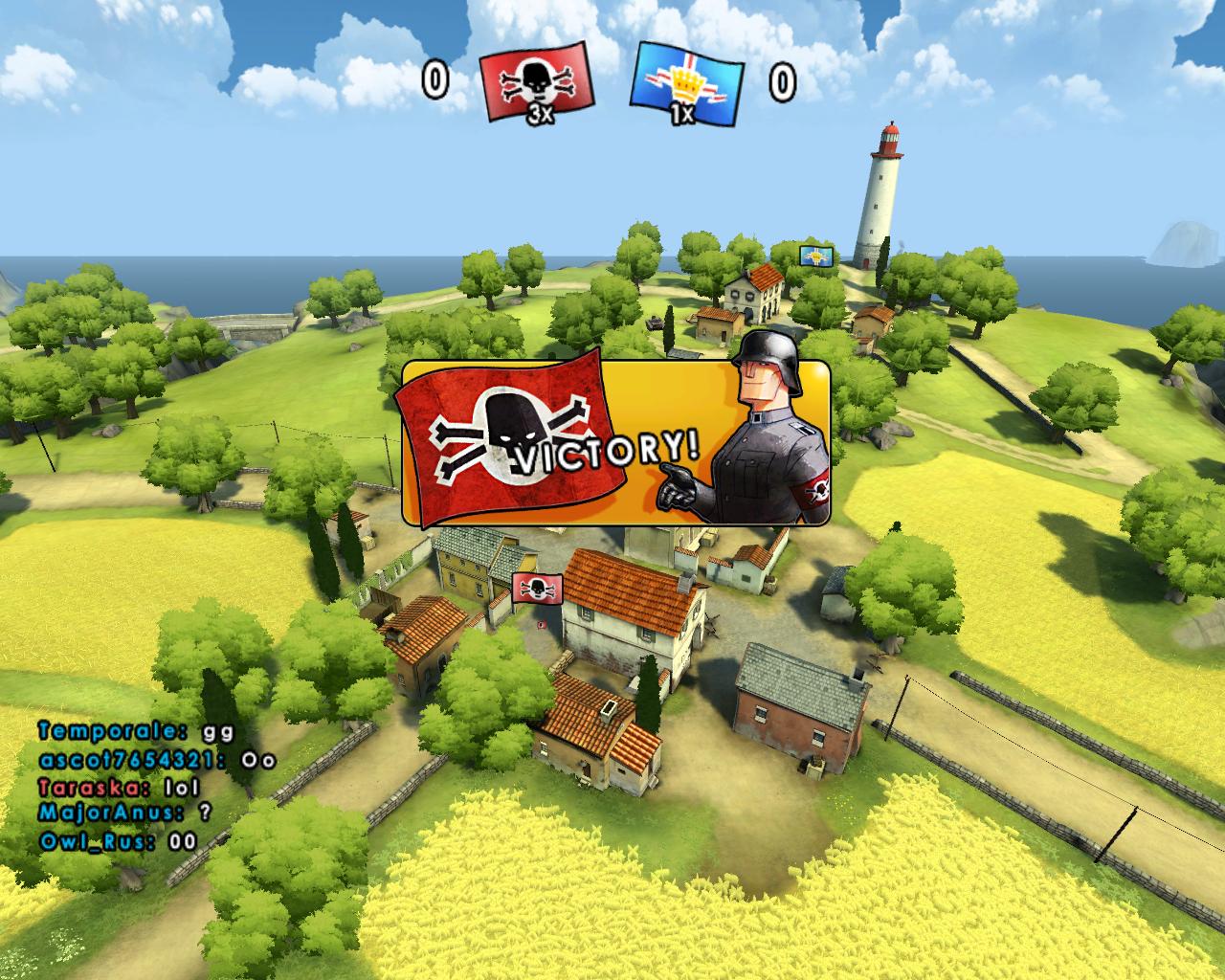1225x980 pixels.
Task: Click the red skull team flag icon
Action: pyautogui.click(x=536, y=86)
